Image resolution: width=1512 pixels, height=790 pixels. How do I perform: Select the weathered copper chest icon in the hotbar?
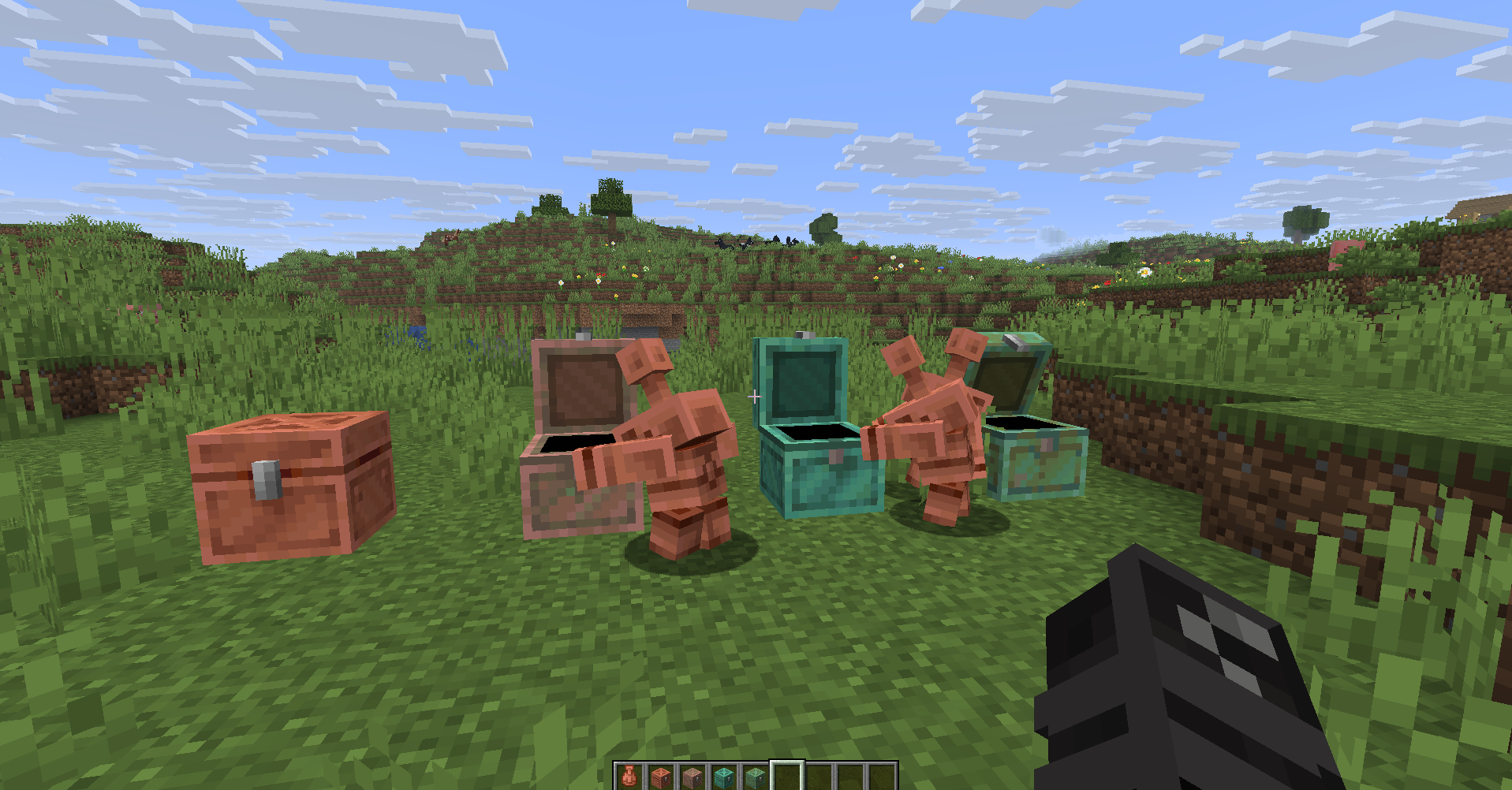(694, 777)
